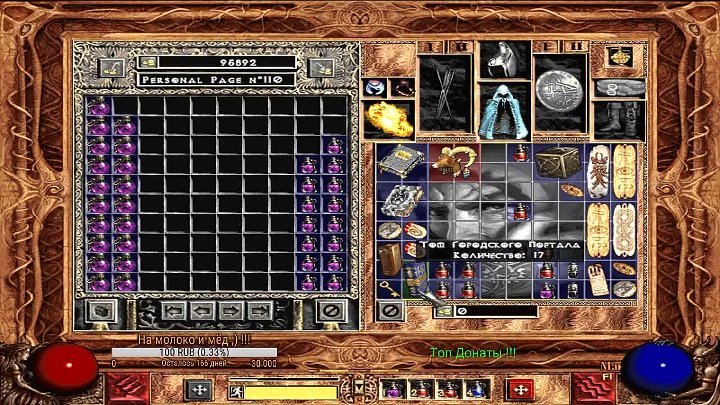720x405 pixels.
Task: Select the Horadric Cube in inventory
Action: 553,162
